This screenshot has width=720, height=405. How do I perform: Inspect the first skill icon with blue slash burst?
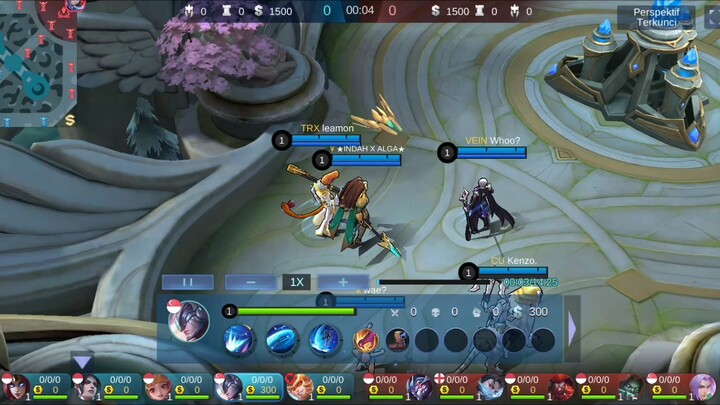(x=240, y=340)
